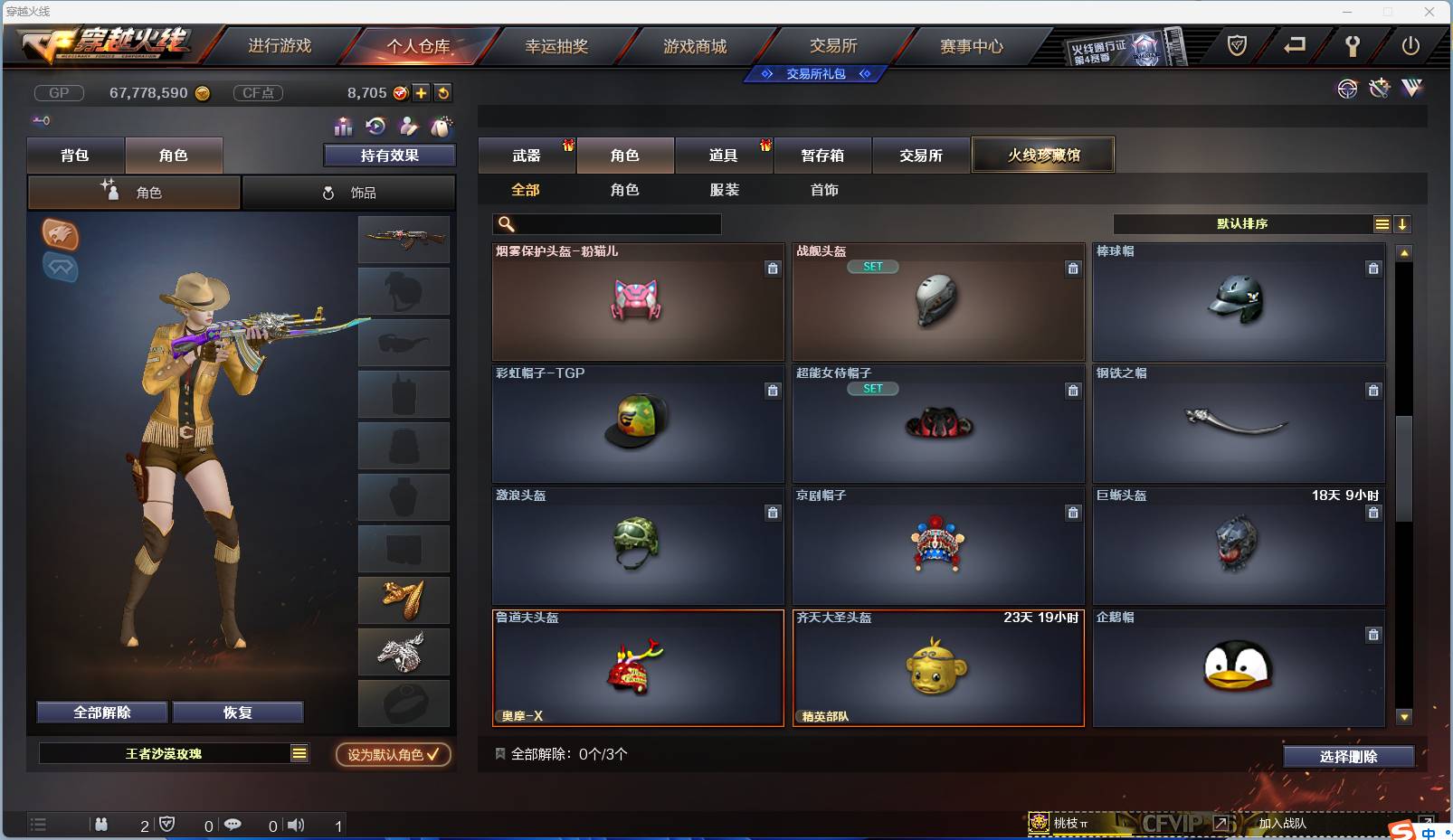The image size is (1453, 840).
Task: Open the sparkling gift bag icon
Action: [441, 126]
